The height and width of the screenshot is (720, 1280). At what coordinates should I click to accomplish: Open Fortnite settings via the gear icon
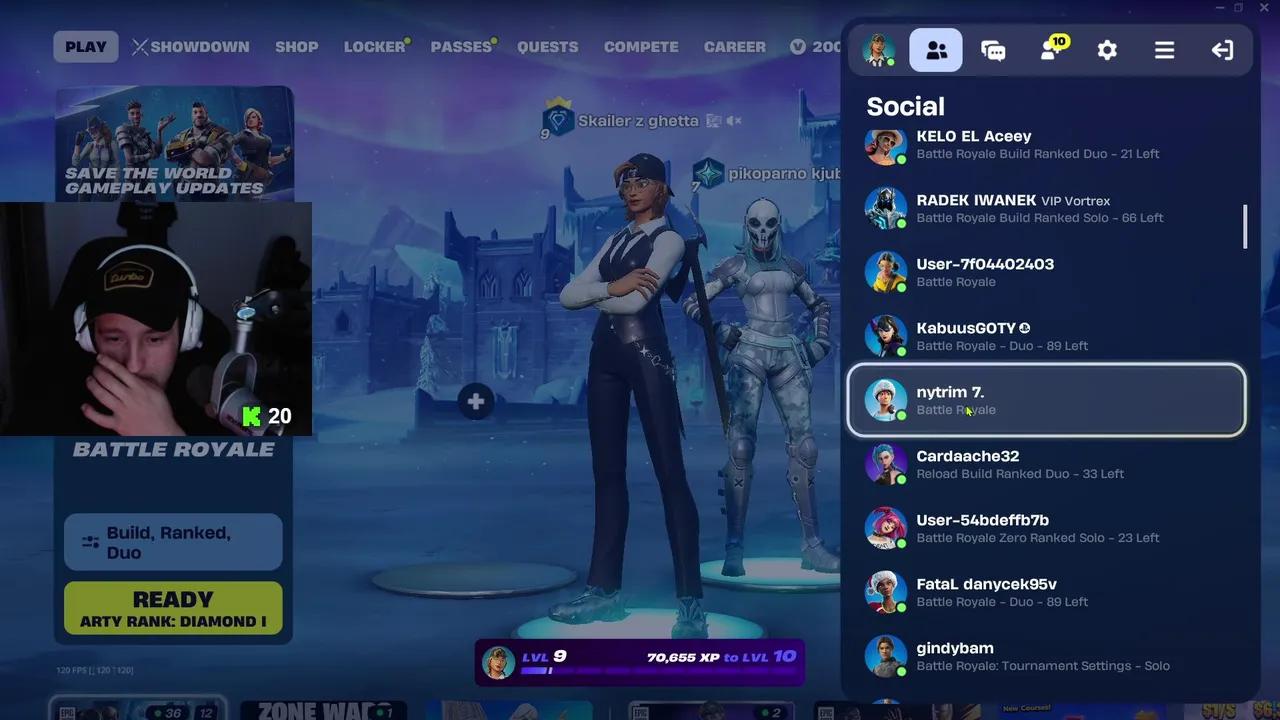point(1107,49)
